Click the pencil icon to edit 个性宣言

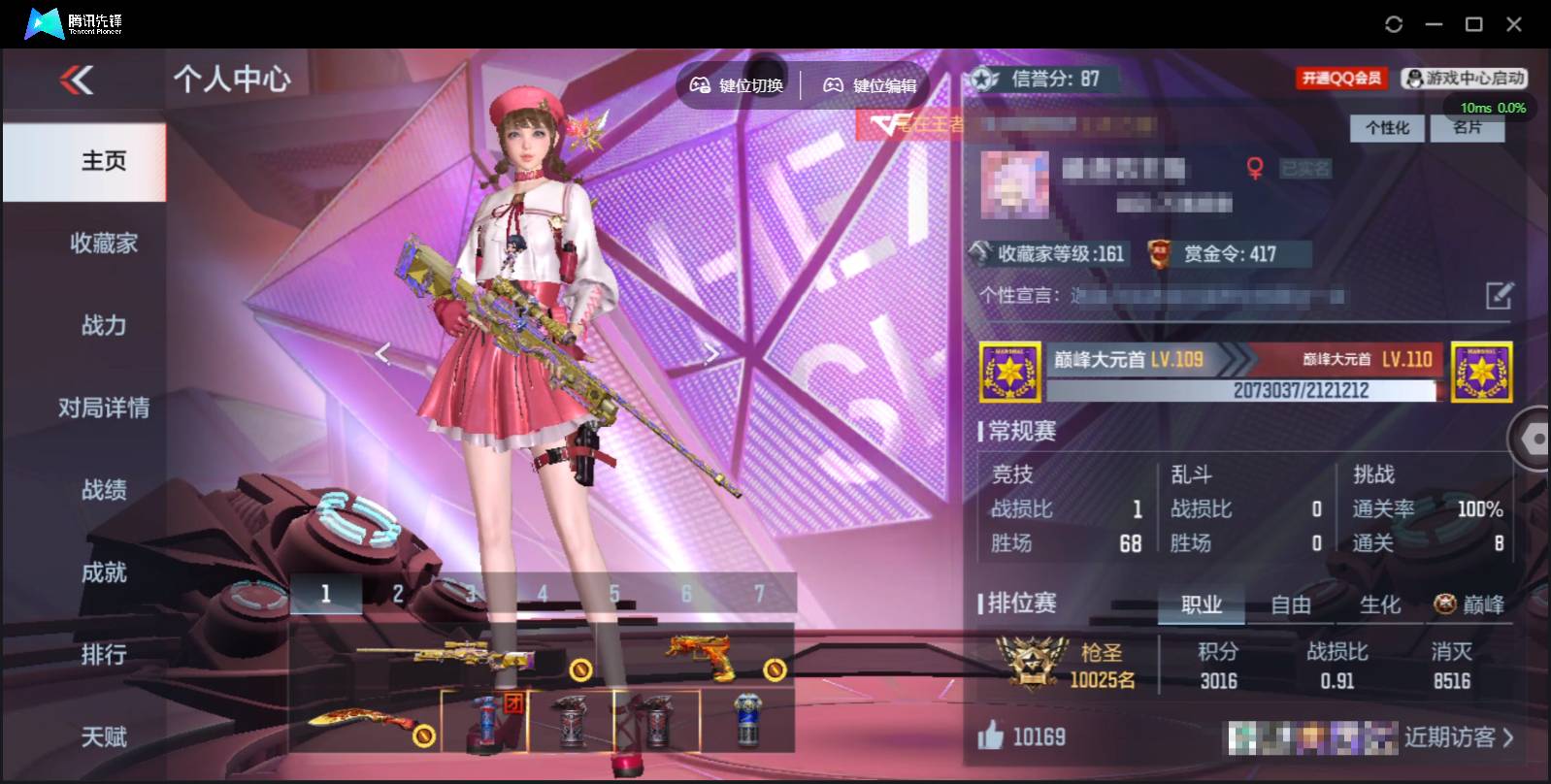[x=1499, y=296]
